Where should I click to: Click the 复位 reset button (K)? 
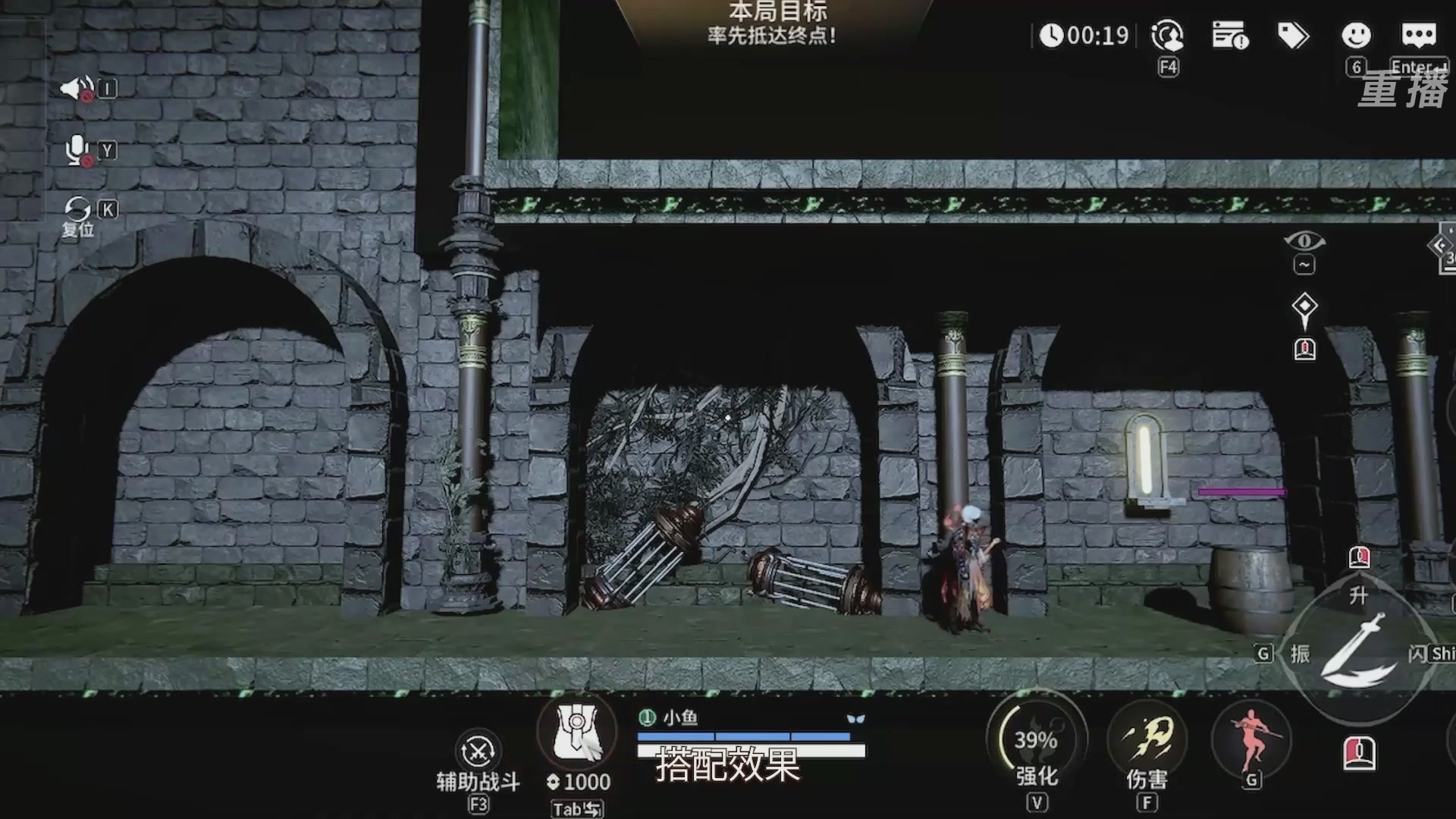[79, 206]
